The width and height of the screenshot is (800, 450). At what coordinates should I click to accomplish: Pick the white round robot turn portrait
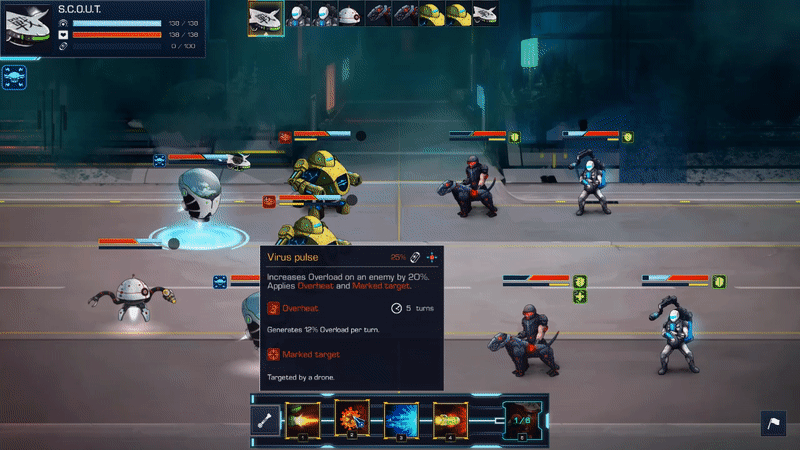tap(349, 14)
